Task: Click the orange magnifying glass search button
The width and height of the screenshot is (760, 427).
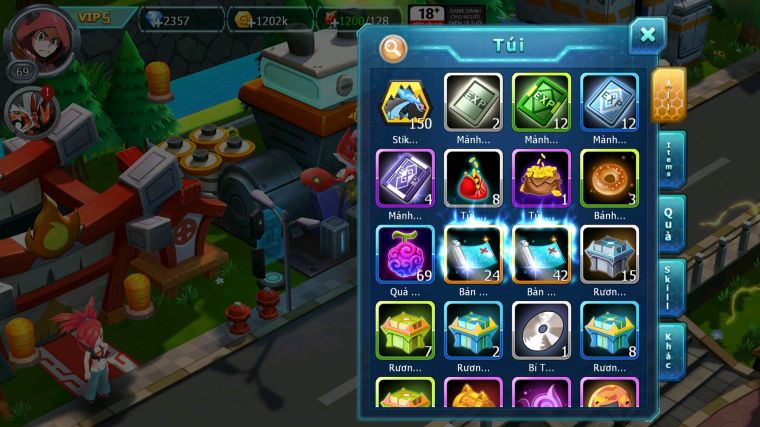Action: [393, 47]
